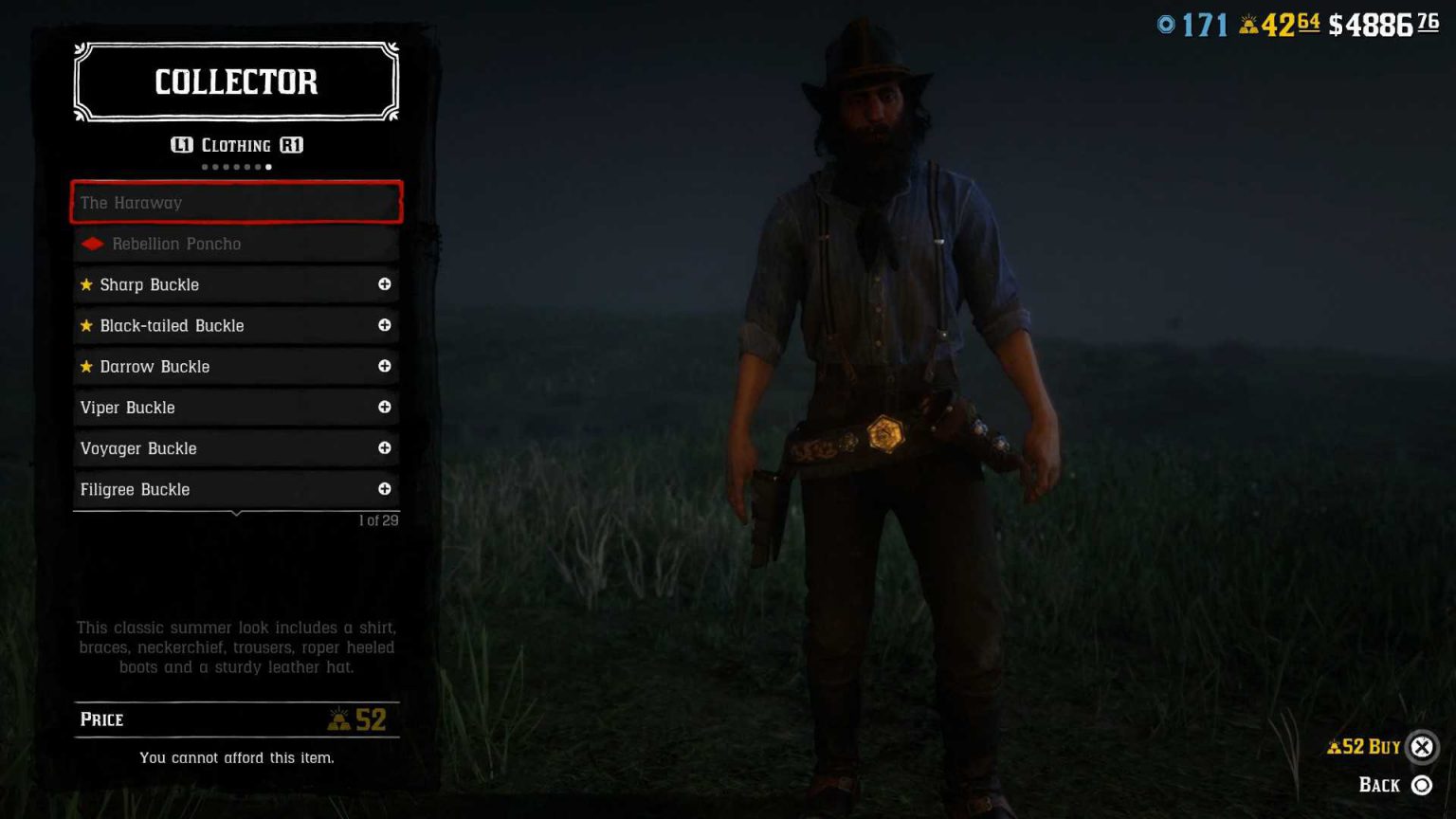Switch category using the L1 tab control
This screenshot has width=1456, height=819.
[x=181, y=145]
